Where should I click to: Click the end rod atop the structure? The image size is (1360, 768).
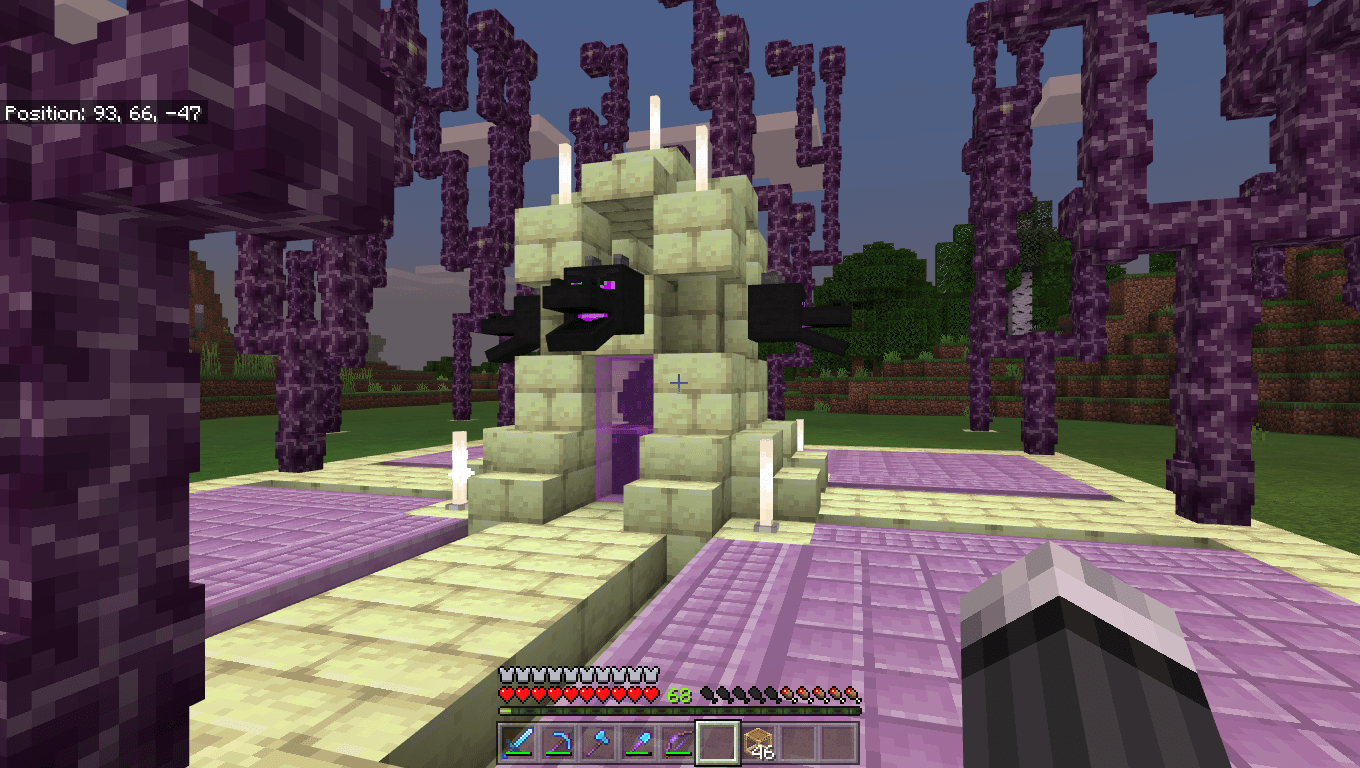pyautogui.click(x=656, y=120)
